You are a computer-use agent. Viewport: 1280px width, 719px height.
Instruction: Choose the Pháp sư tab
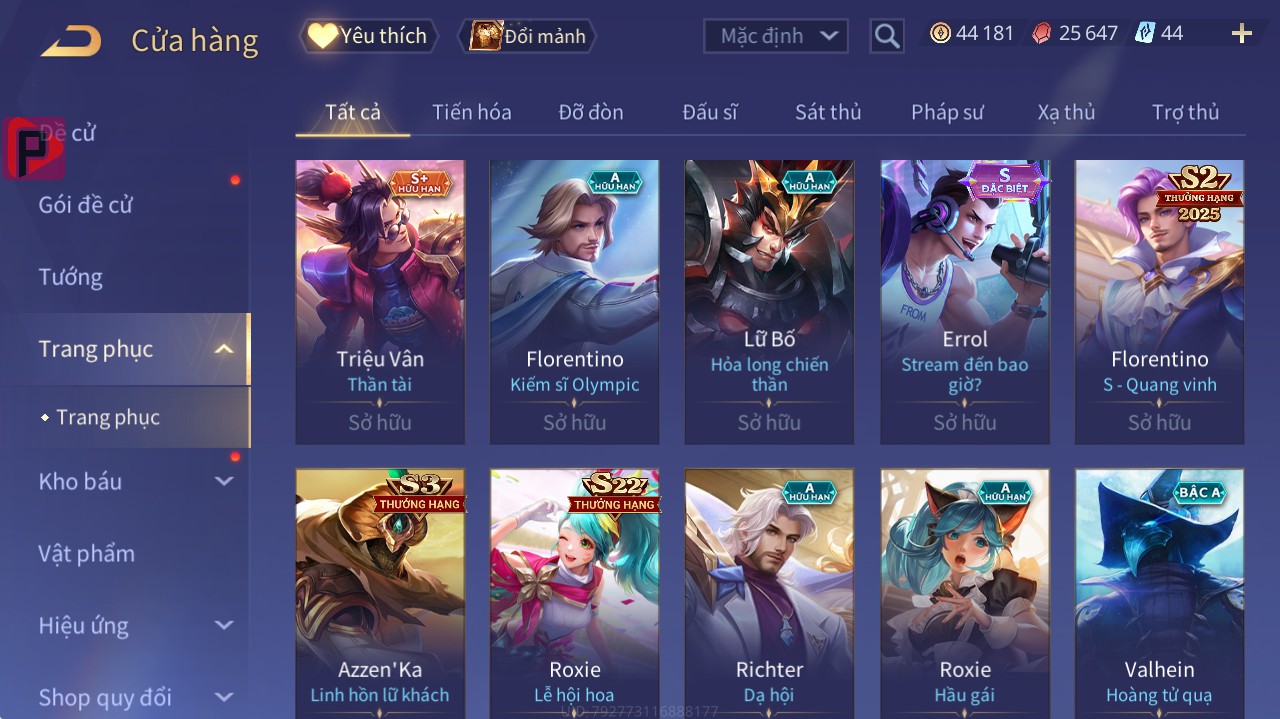[947, 112]
